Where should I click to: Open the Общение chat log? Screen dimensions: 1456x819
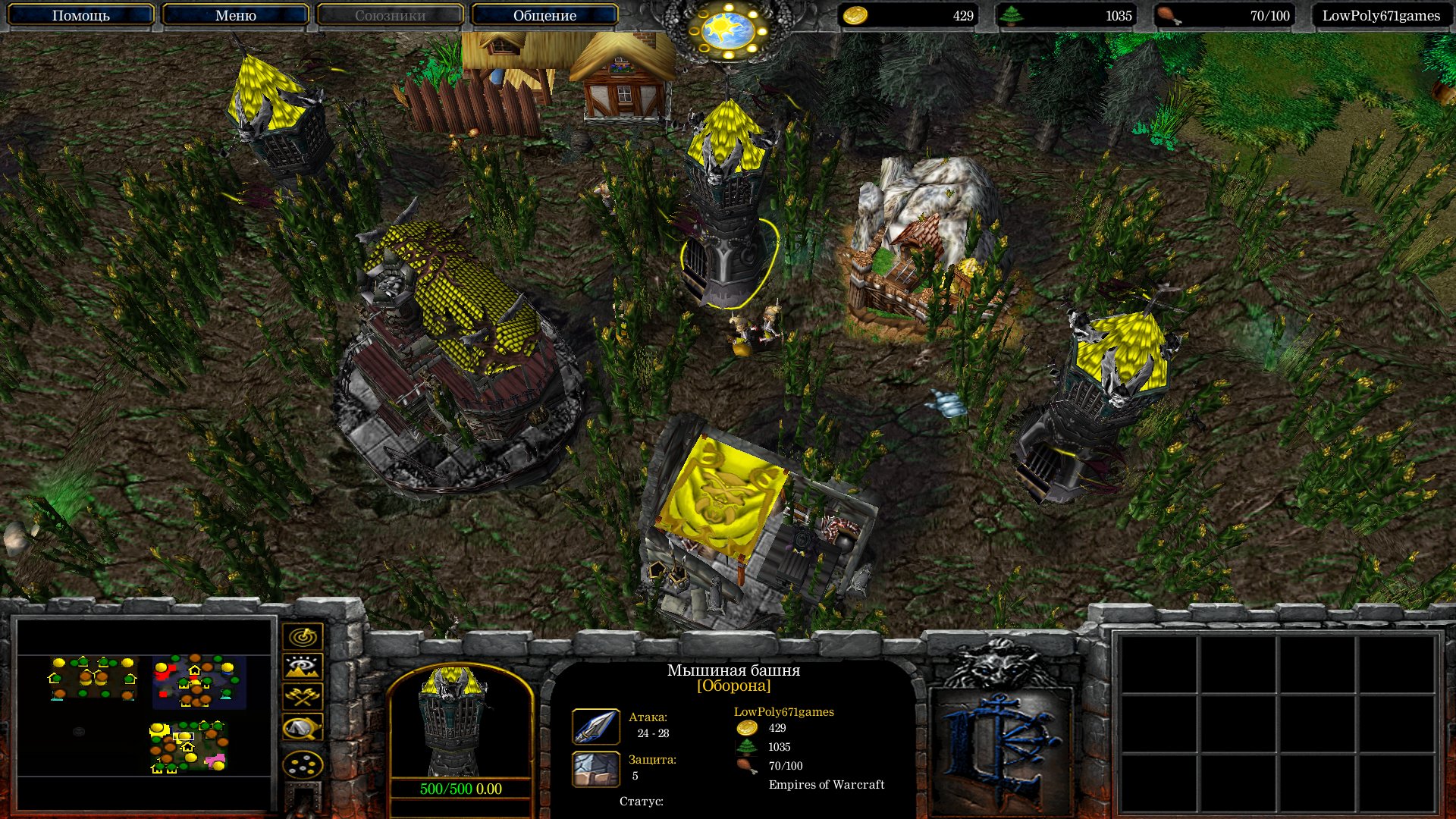(x=544, y=15)
